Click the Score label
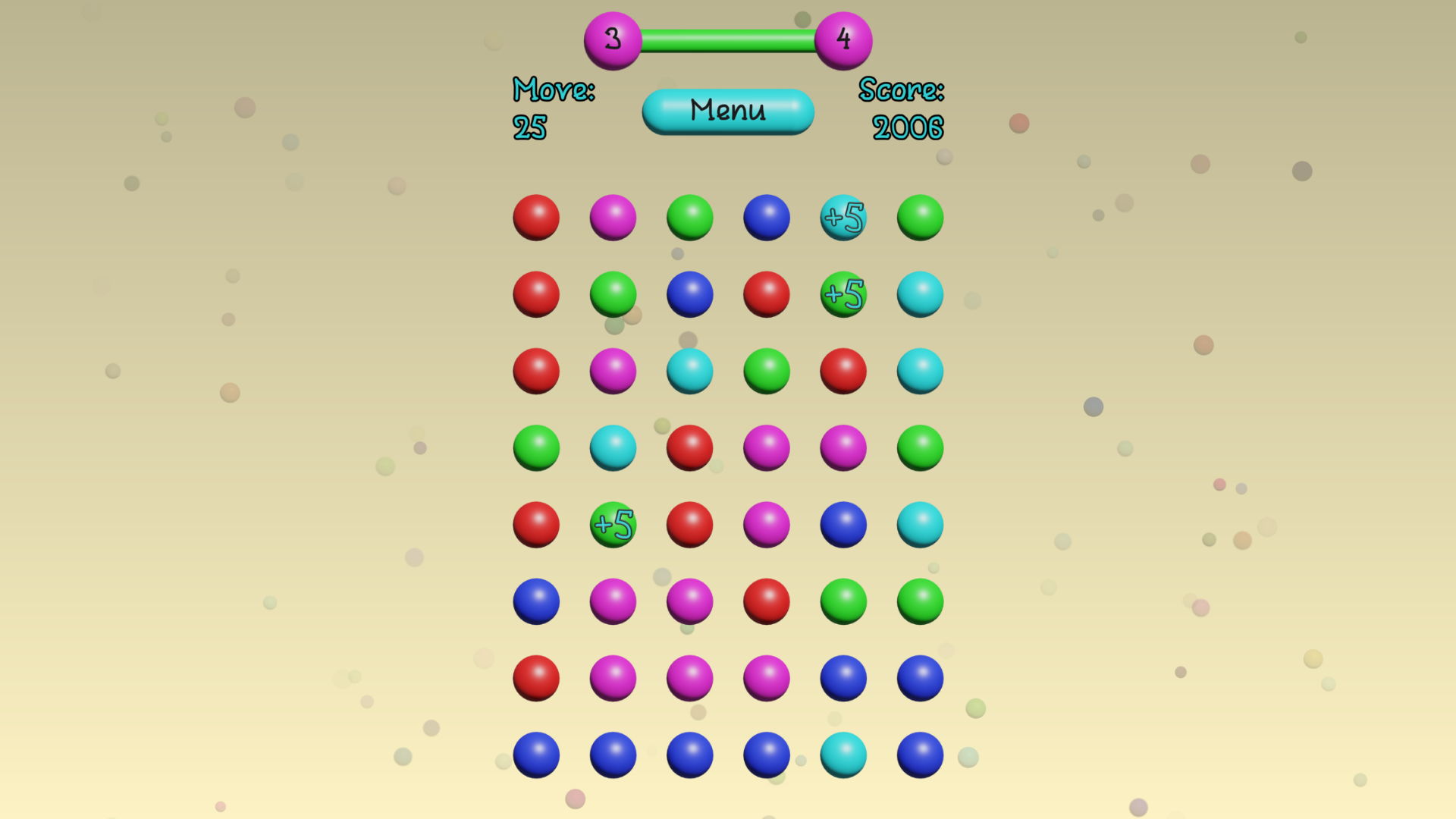This screenshot has height=819, width=1456. [x=901, y=90]
